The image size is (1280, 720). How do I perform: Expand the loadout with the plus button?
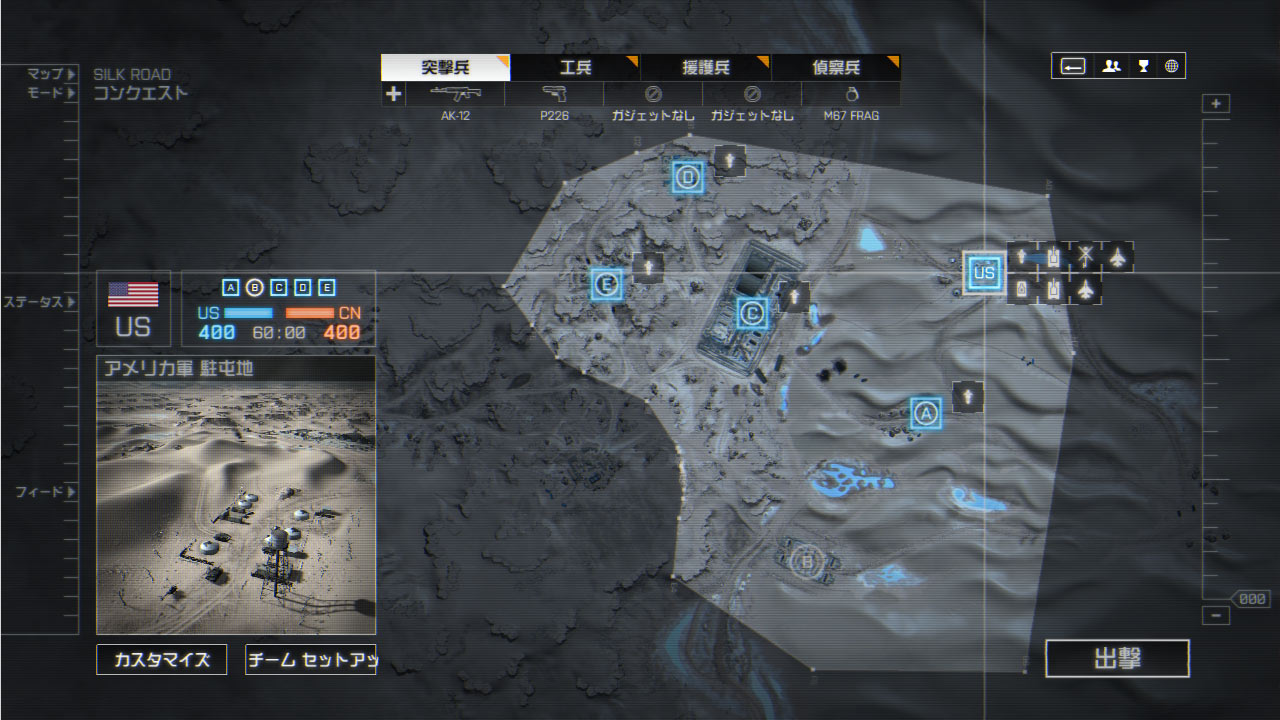point(393,94)
